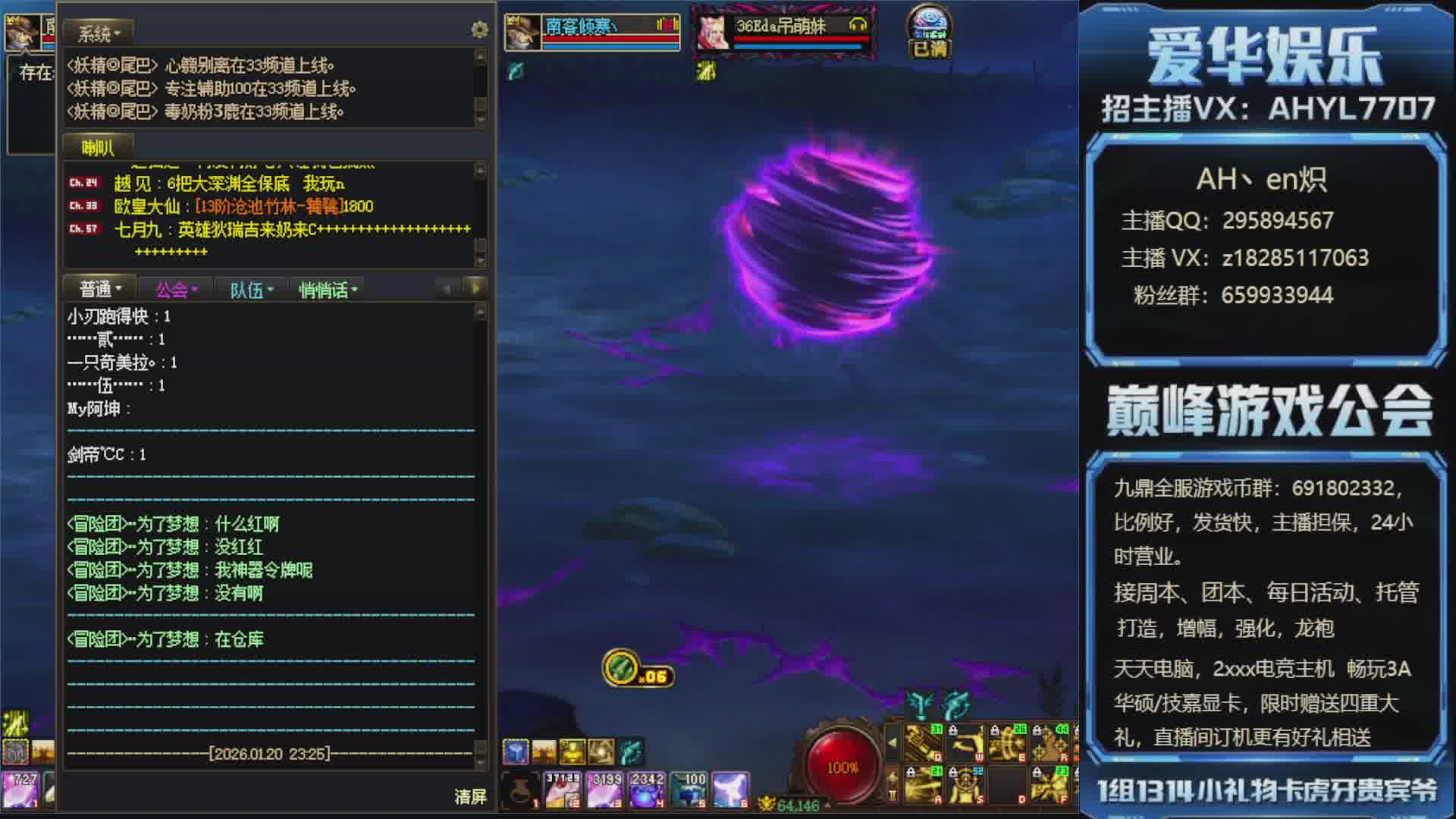Click the 已满 channel status icon

click(x=929, y=34)
